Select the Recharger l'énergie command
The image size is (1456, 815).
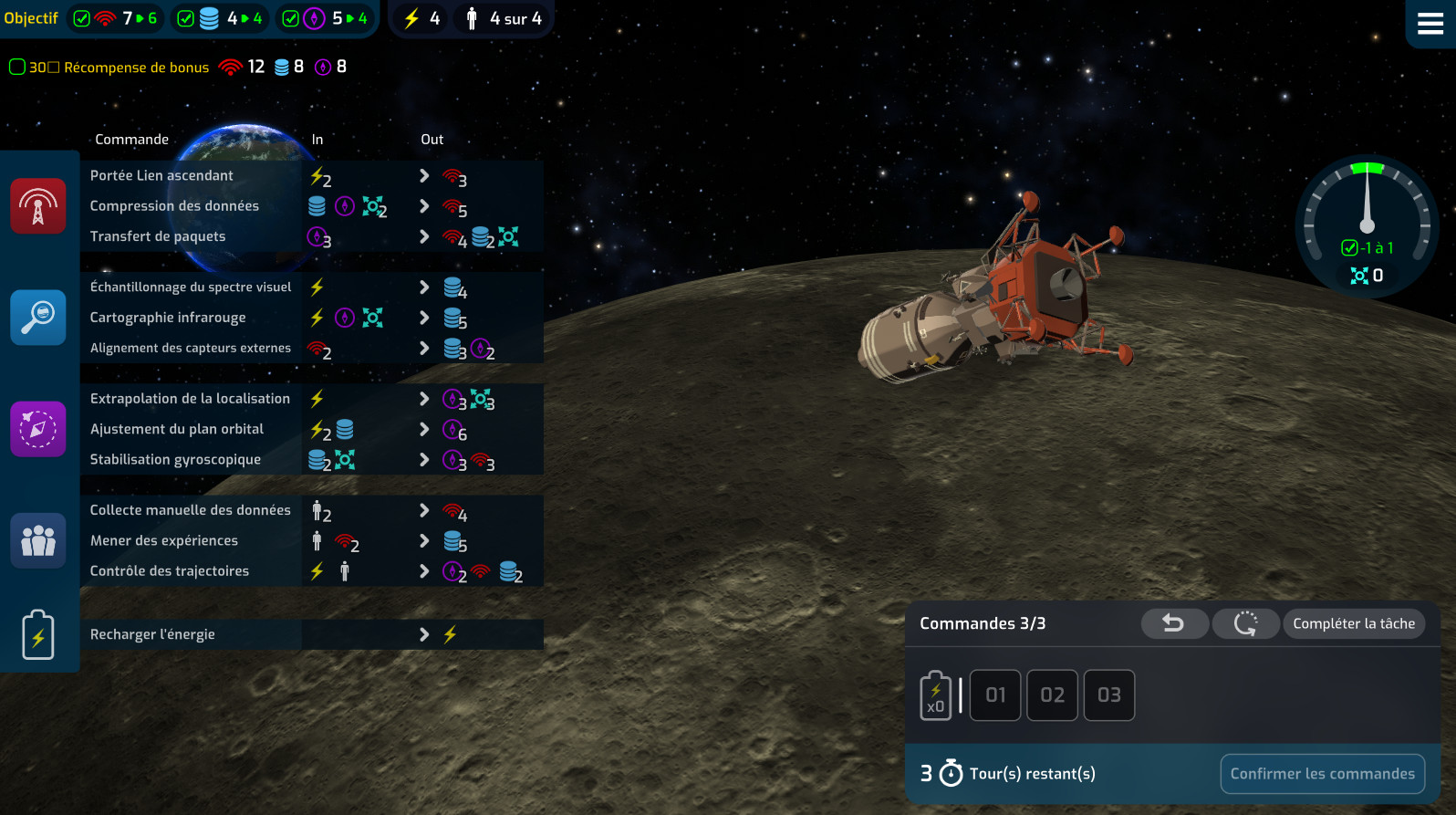(152, 634)
